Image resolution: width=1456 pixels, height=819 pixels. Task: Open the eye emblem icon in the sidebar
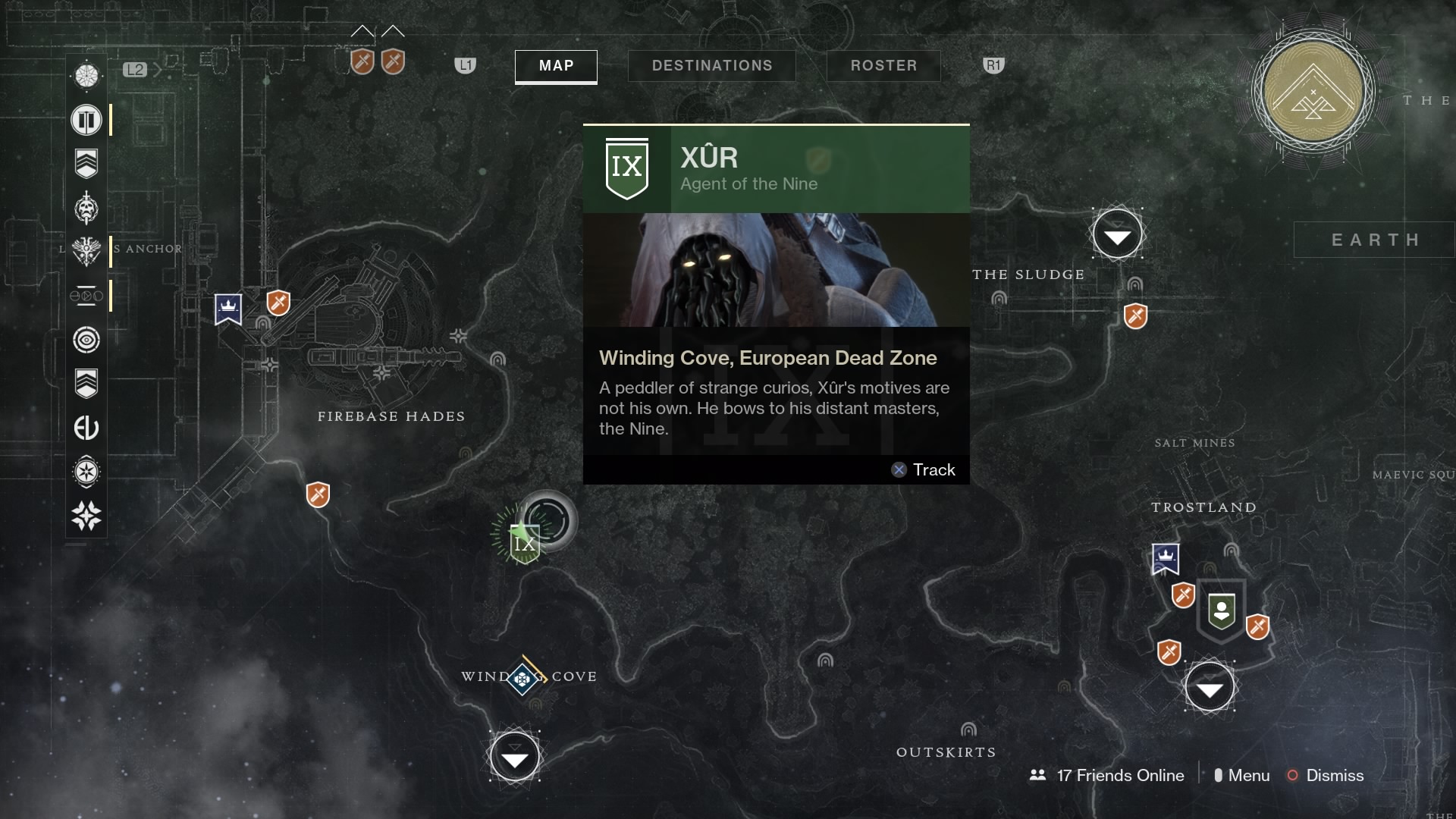click(x=86, y=340)
